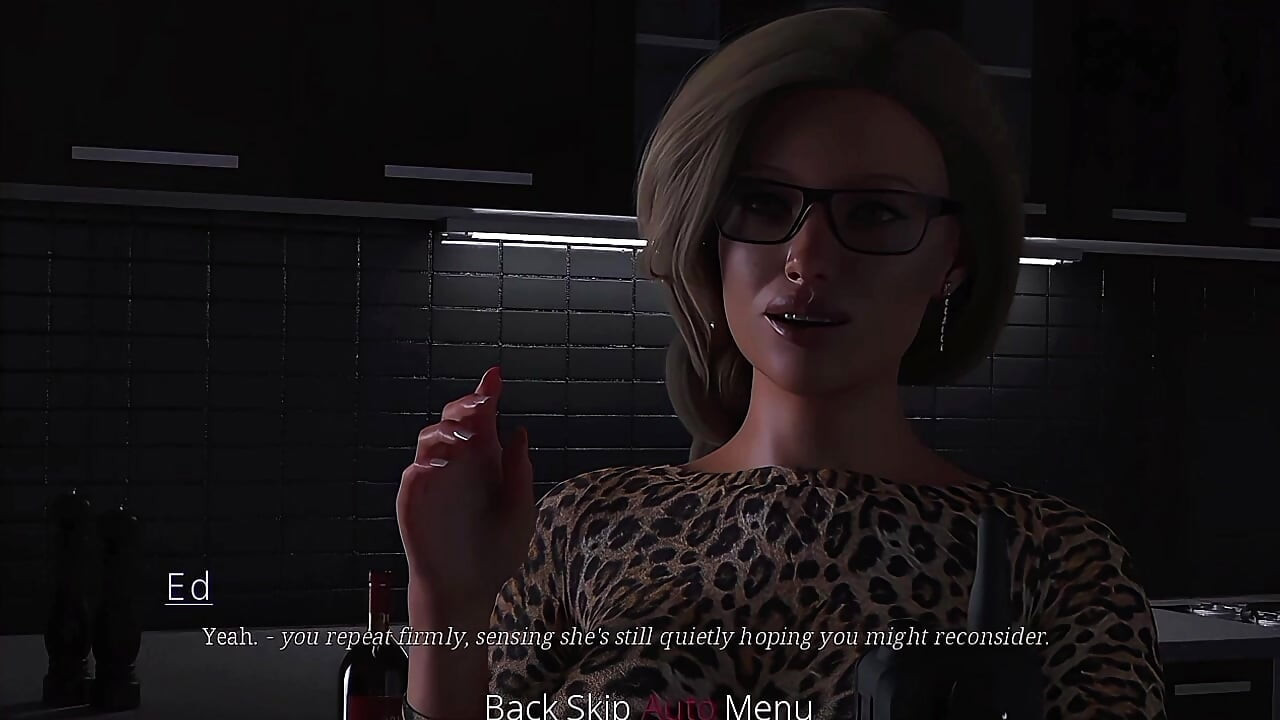1280x720 pixels.
Task: Click the Back button
Action: pyautogui.click(x=520, y=707)
